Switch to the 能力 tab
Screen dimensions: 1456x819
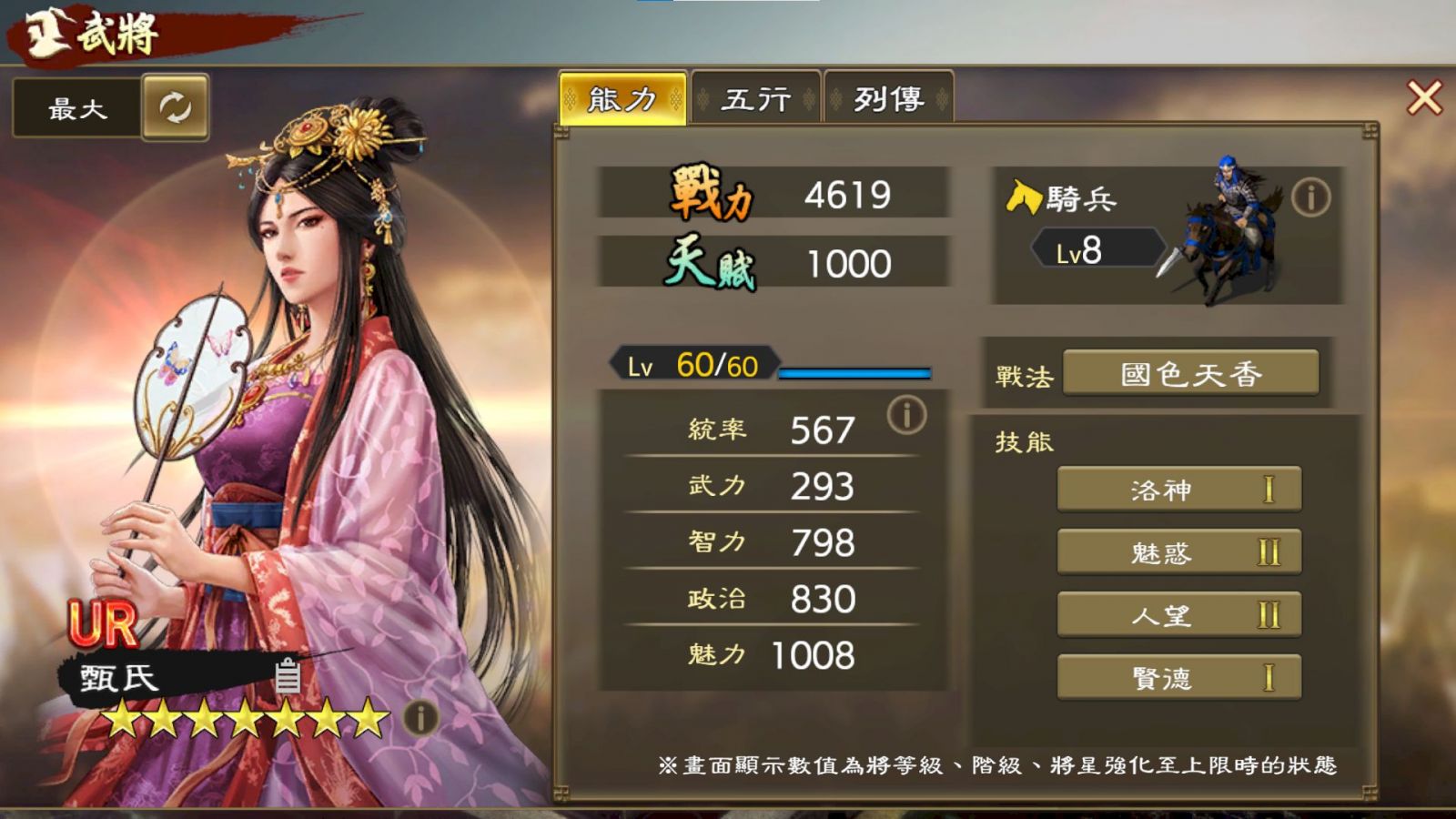[x=622, y=98]
